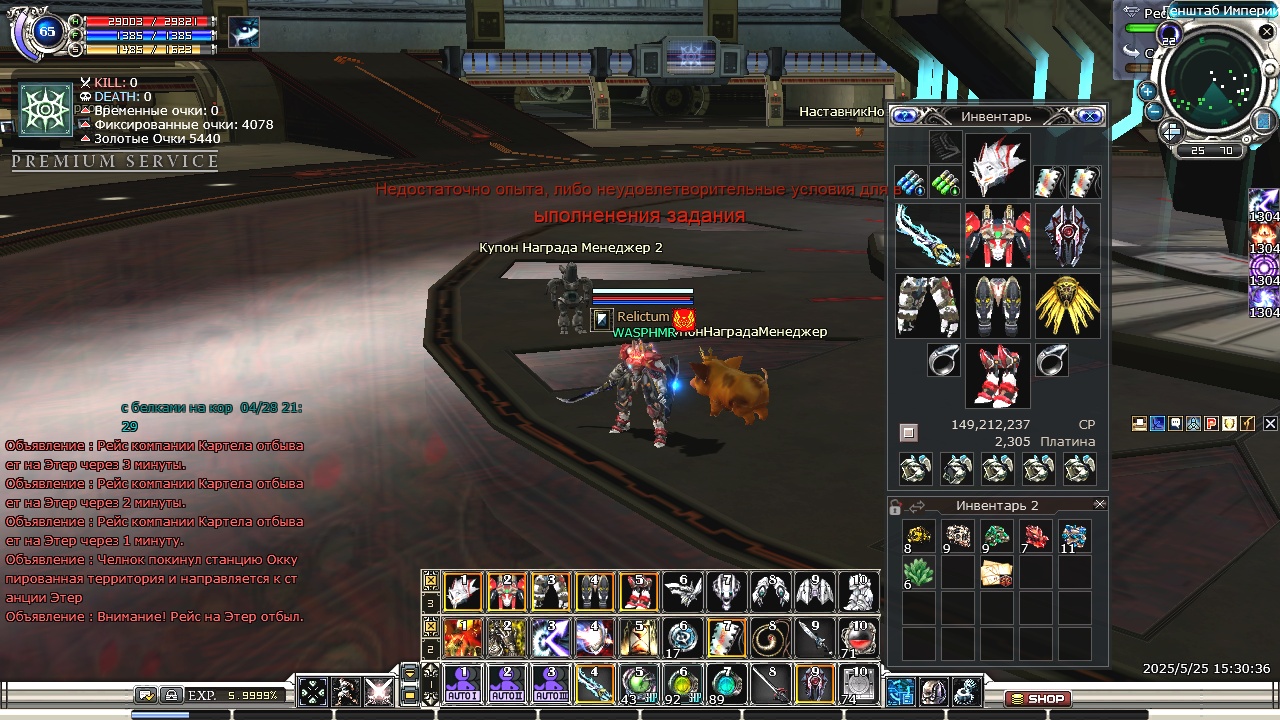1280x720 pixels.
Task: Click the equipped white helmet slot
Action: (997, 165)
